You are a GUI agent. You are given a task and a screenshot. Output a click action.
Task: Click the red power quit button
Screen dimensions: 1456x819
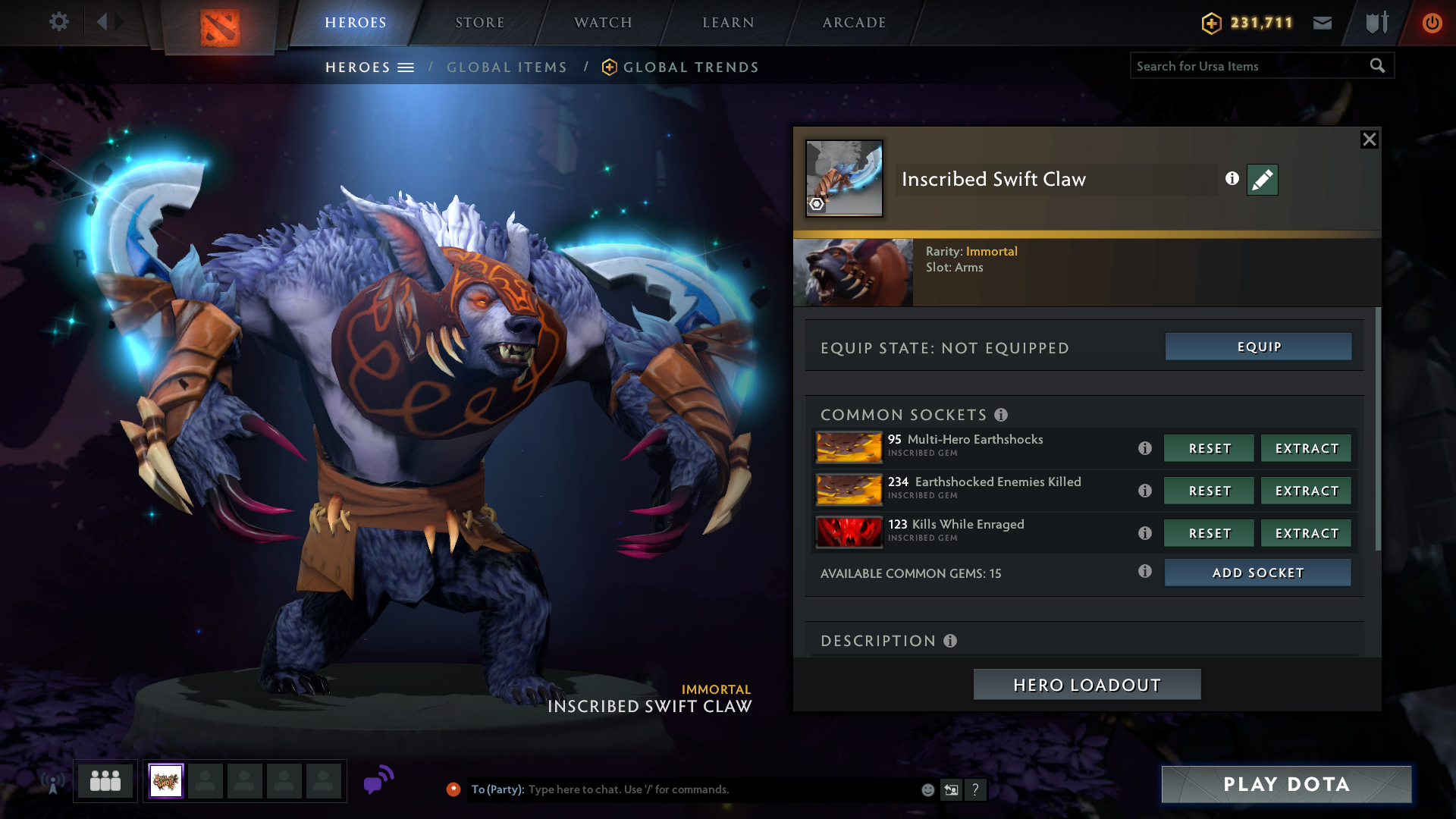click(x=1432, y=23)
